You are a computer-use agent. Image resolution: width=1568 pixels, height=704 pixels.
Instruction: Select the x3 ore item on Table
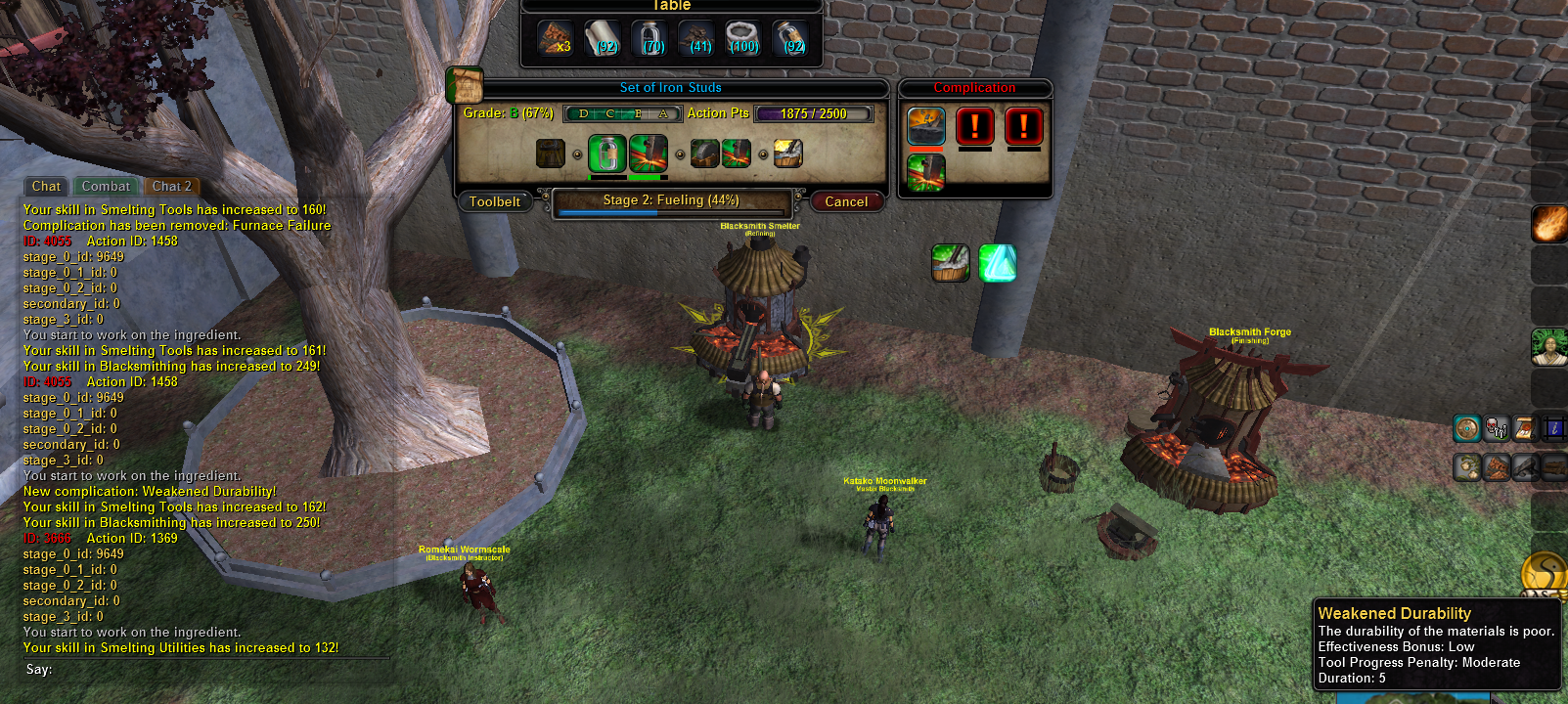[556, 39]
